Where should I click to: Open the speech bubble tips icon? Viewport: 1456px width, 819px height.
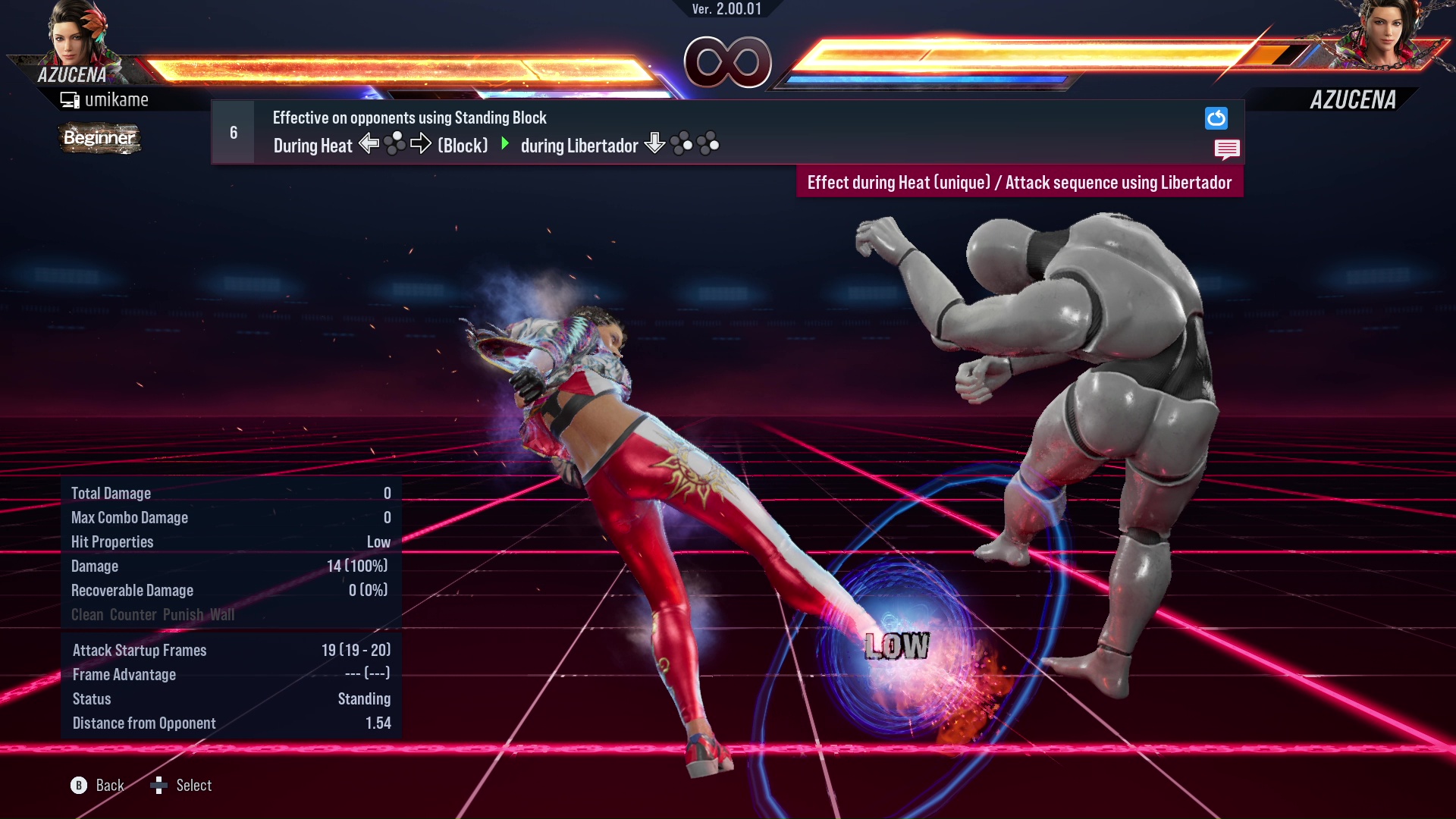1228,149
